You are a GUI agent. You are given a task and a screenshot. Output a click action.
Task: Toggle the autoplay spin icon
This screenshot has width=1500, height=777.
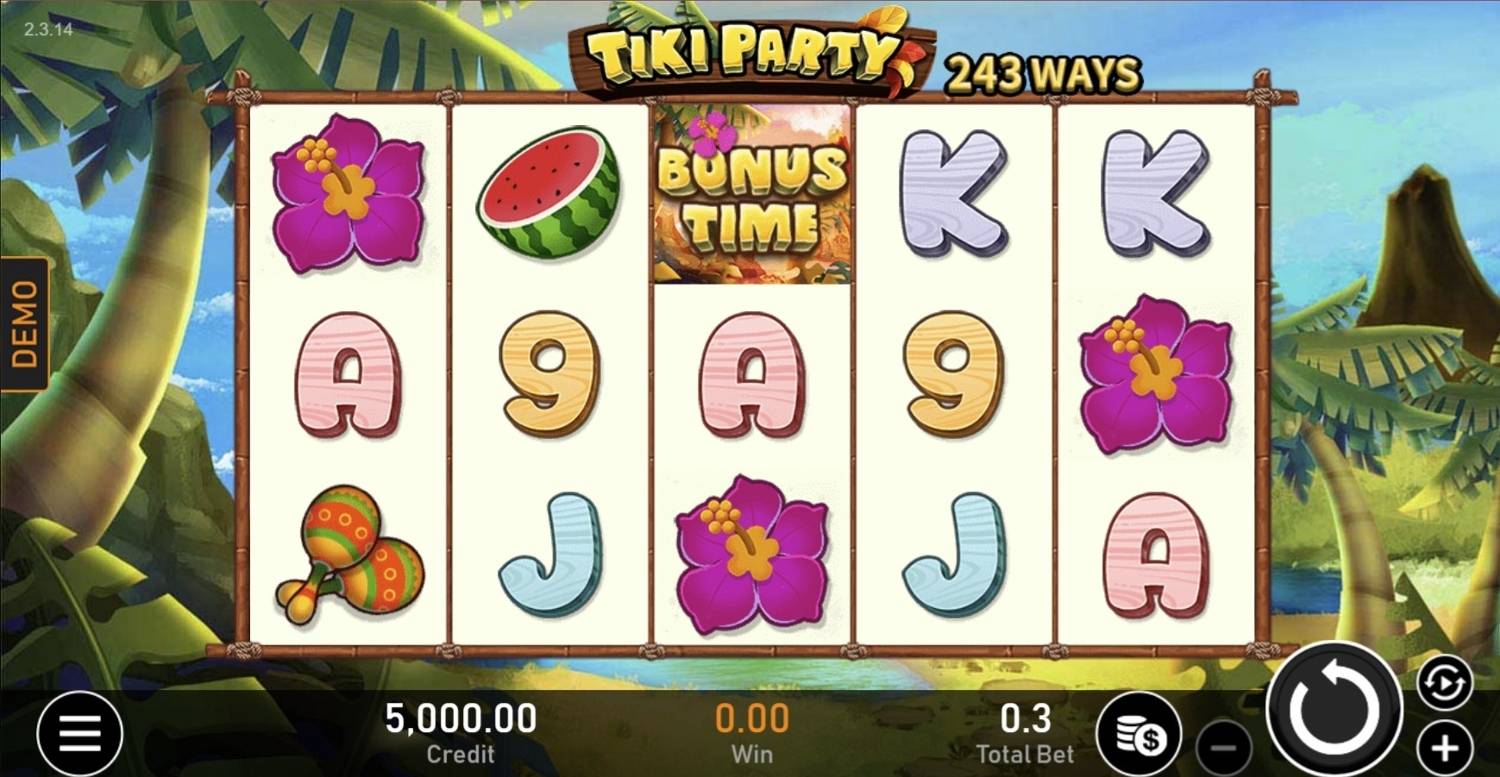point(1445,683)
